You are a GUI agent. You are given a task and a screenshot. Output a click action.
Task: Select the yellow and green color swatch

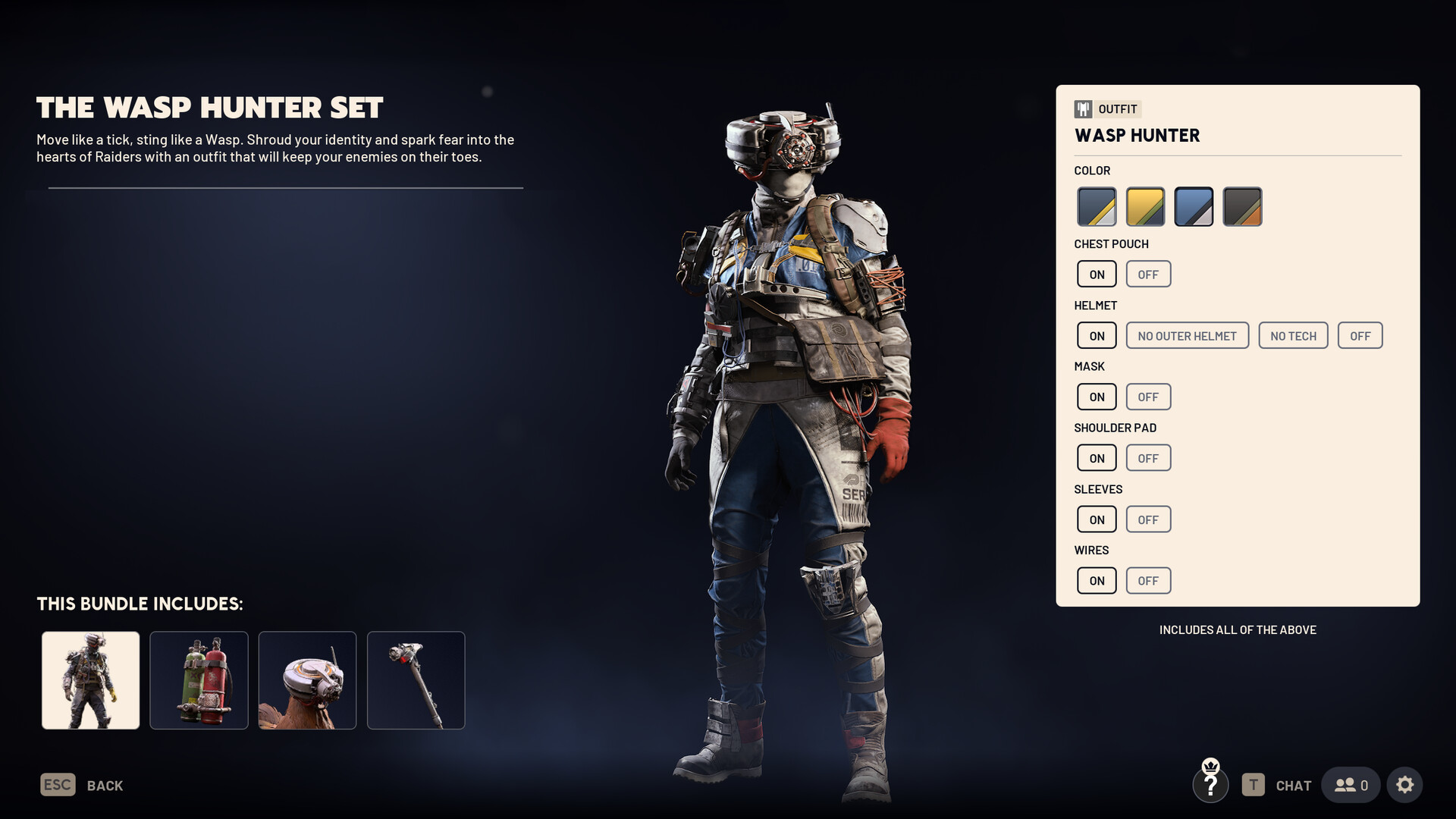(x=1145, y=206)
